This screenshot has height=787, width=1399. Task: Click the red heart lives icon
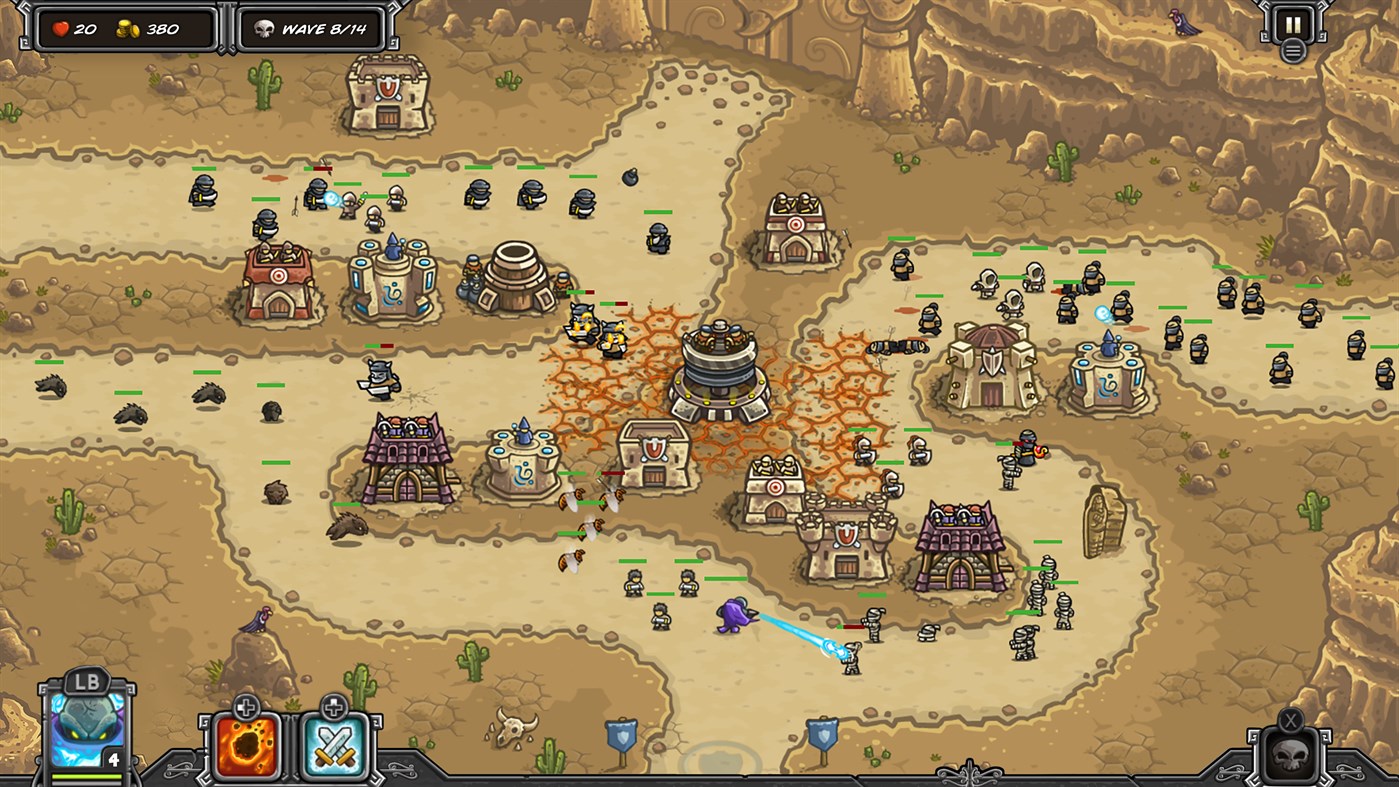pyautogui.click(x=62, y=29)
